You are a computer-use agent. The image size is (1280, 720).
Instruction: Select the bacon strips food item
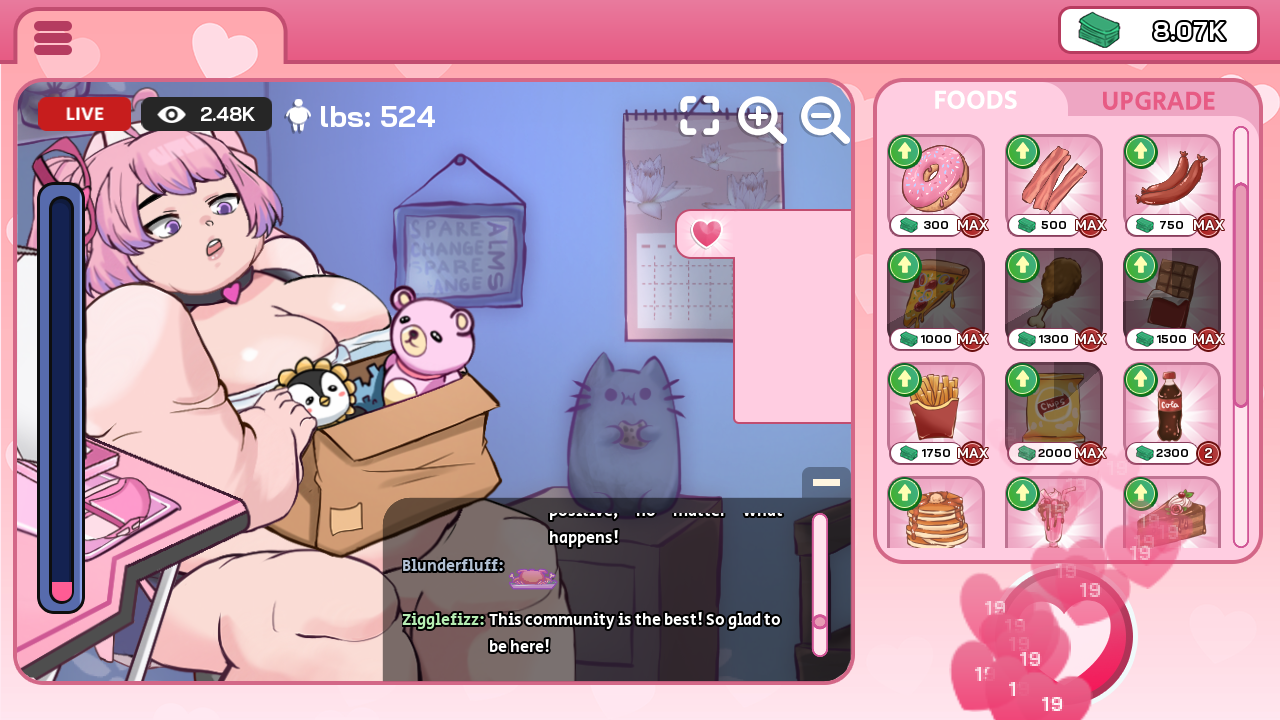click(1054, 180)
